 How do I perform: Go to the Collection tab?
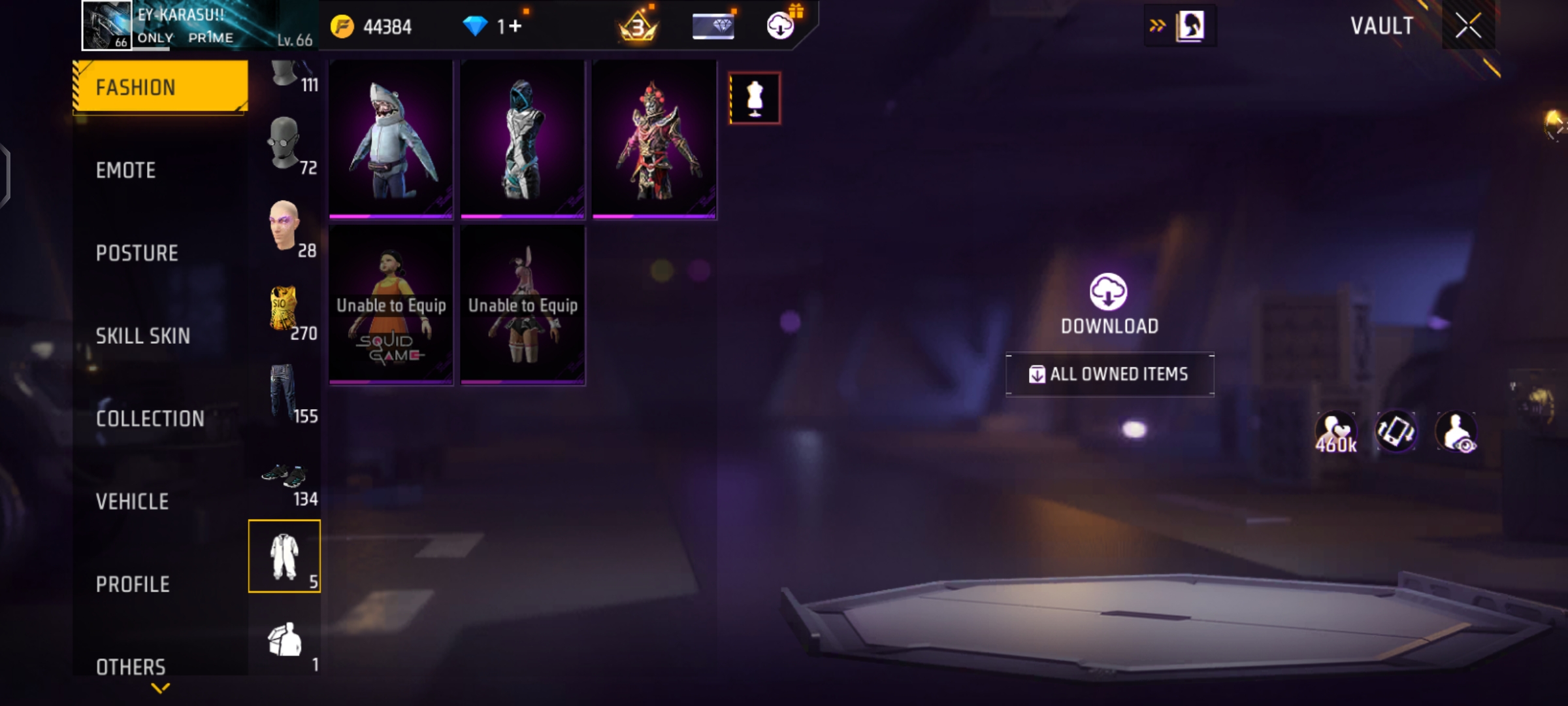click(x=150, y=418)
